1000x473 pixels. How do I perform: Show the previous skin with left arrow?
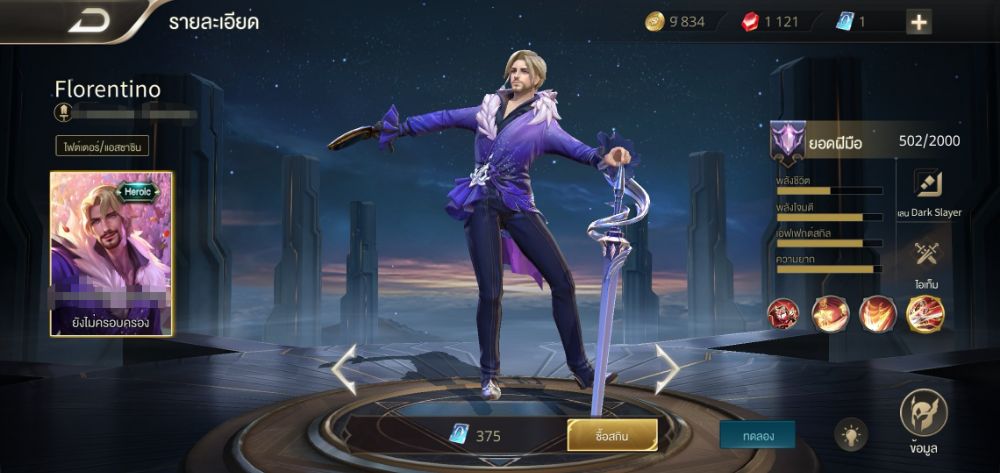(343, 369)
